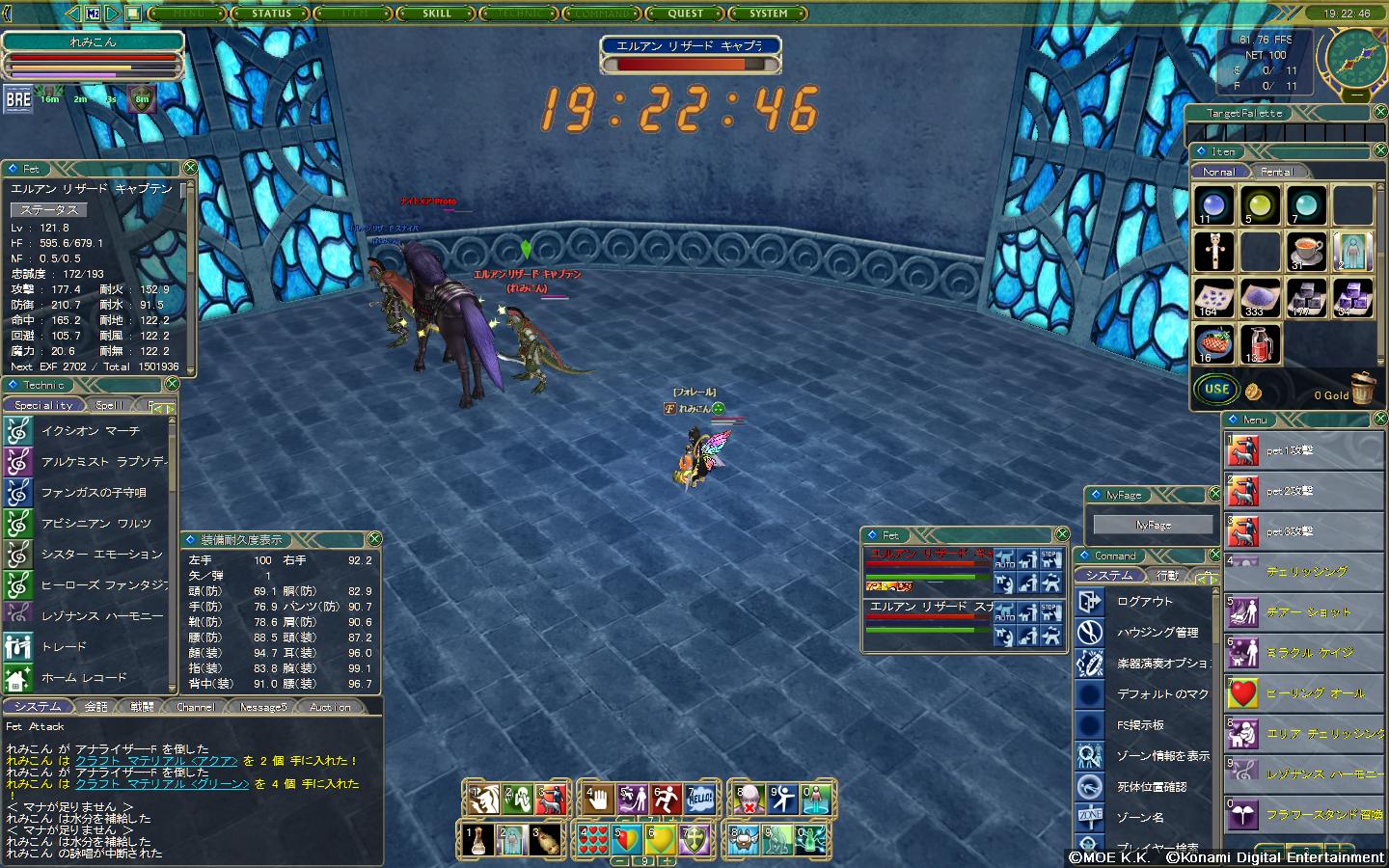1389x868 pixels.
Task: Open ハウジング管理 from the Command list
Action: 1157,633
